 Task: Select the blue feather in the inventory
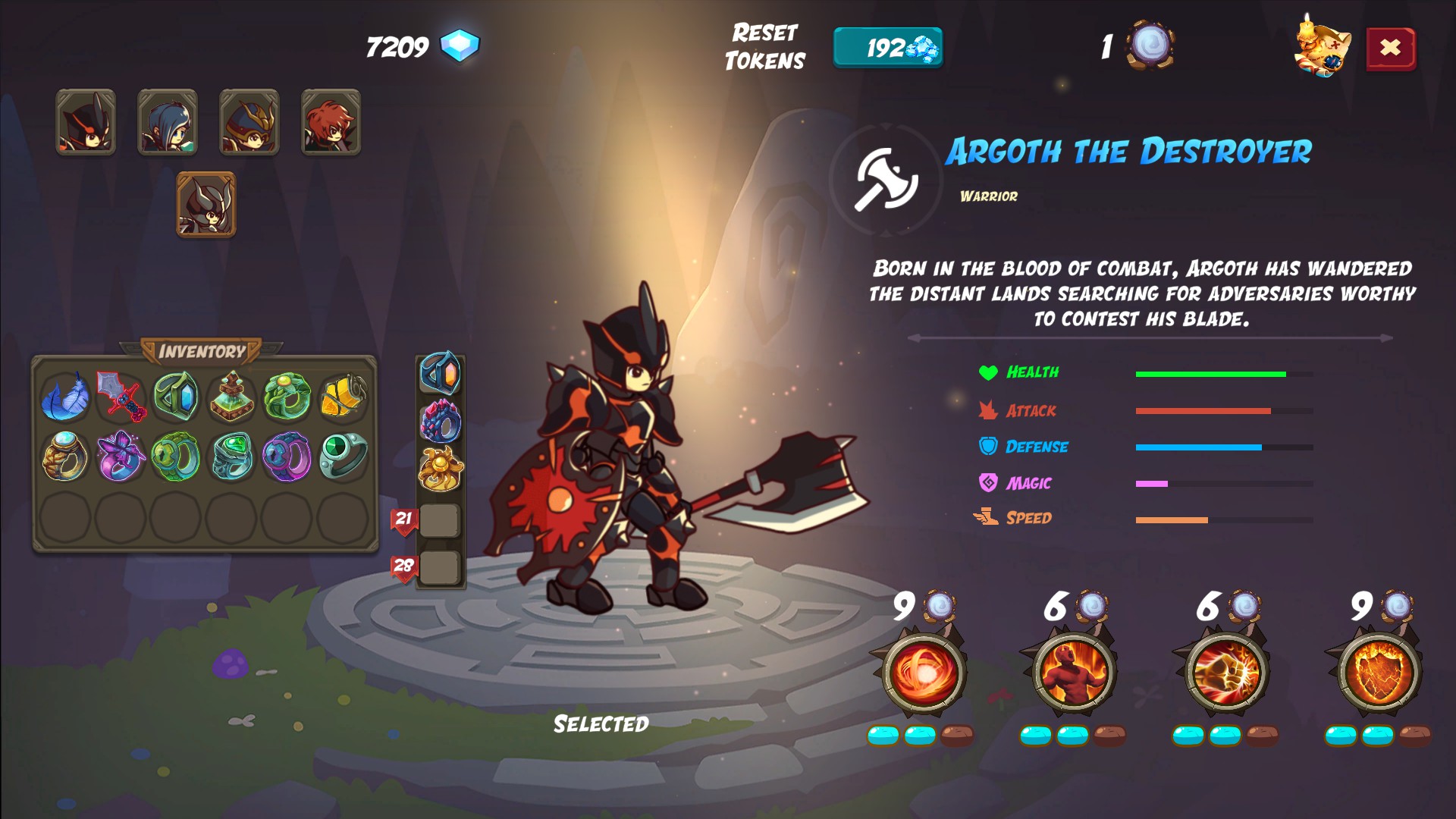[x=65, y=397]
